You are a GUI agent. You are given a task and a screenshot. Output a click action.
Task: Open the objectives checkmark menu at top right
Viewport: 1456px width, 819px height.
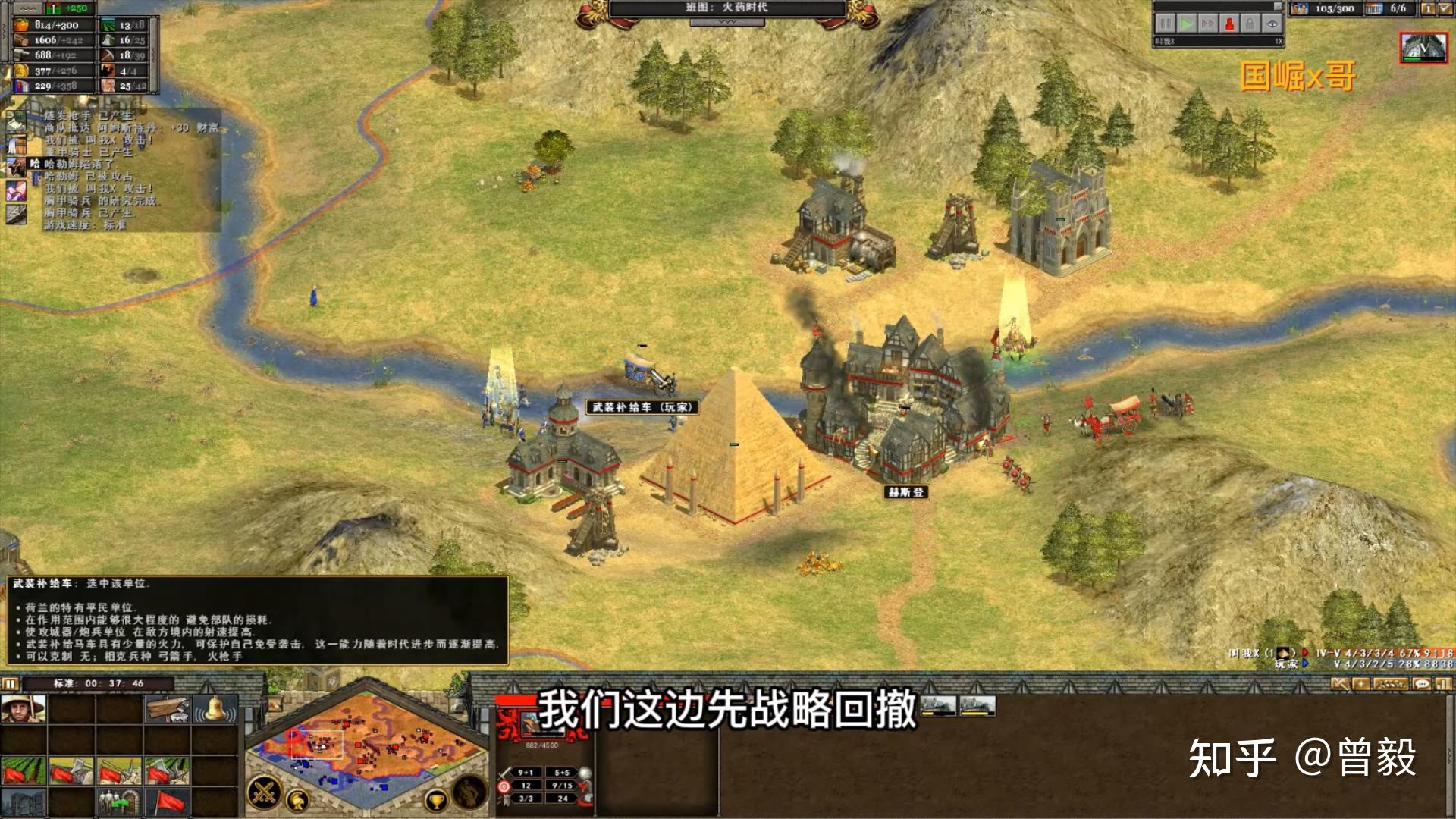point(1446,9)
